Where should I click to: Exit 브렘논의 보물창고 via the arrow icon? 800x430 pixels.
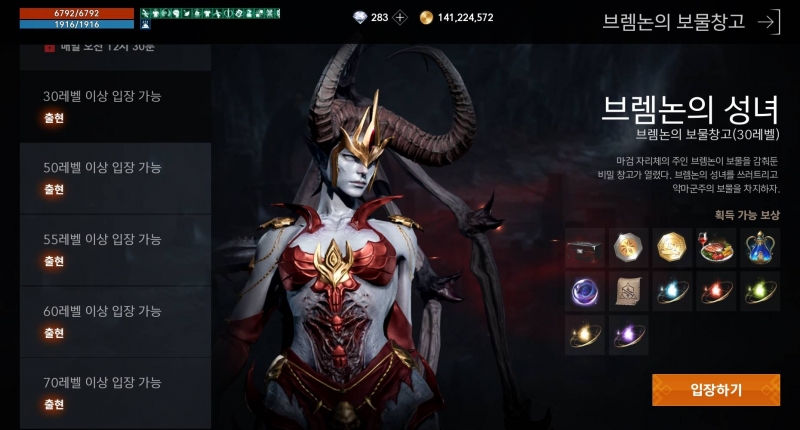click(x=768, y=21)
